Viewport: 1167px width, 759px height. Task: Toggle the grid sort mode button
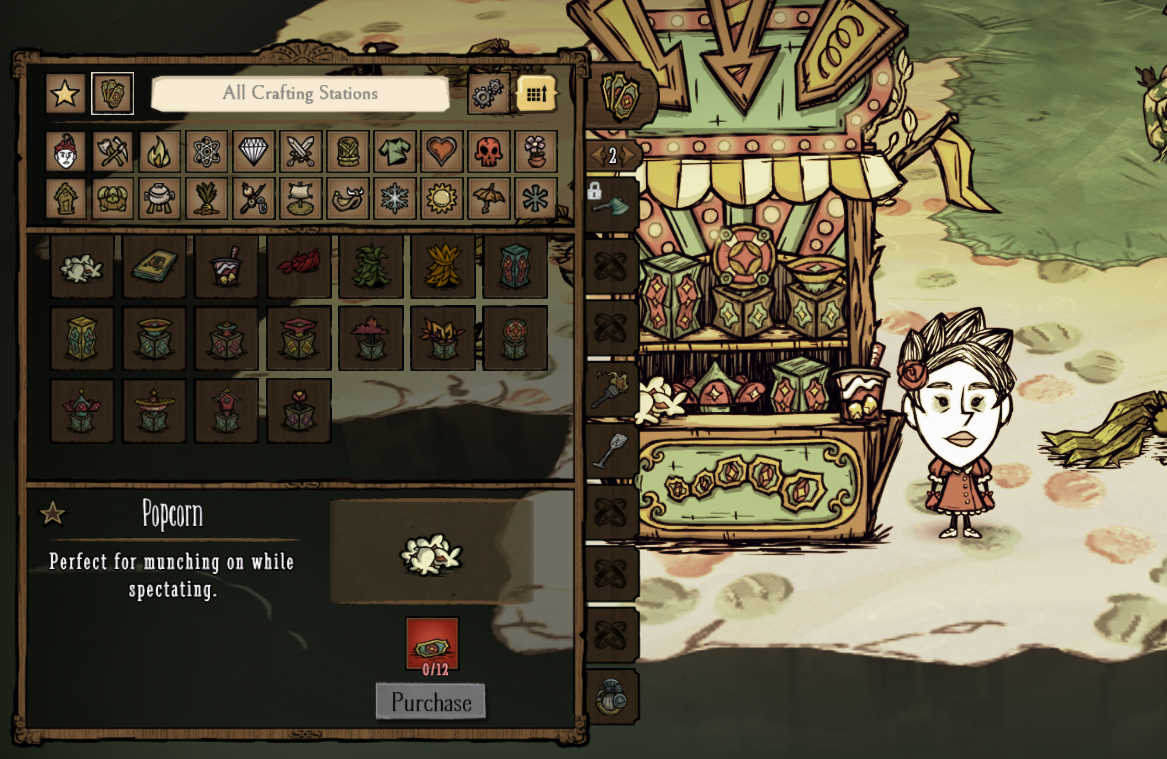536,94
